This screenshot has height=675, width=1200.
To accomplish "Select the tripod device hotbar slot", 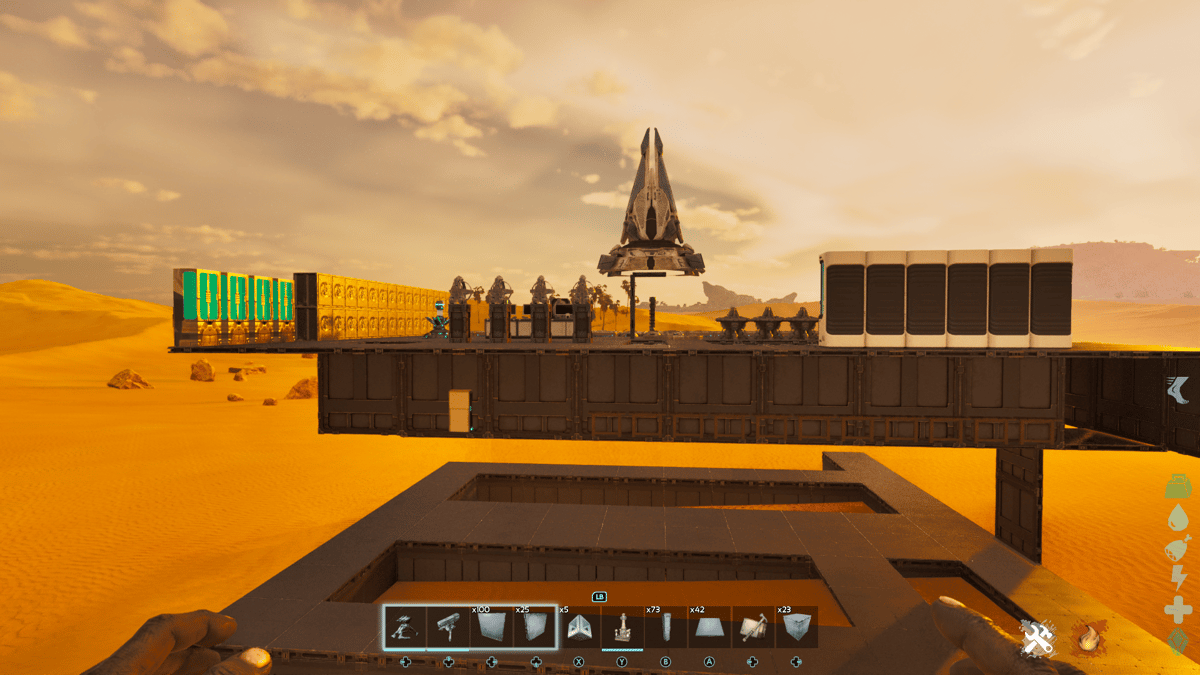I will coord(405,627).
